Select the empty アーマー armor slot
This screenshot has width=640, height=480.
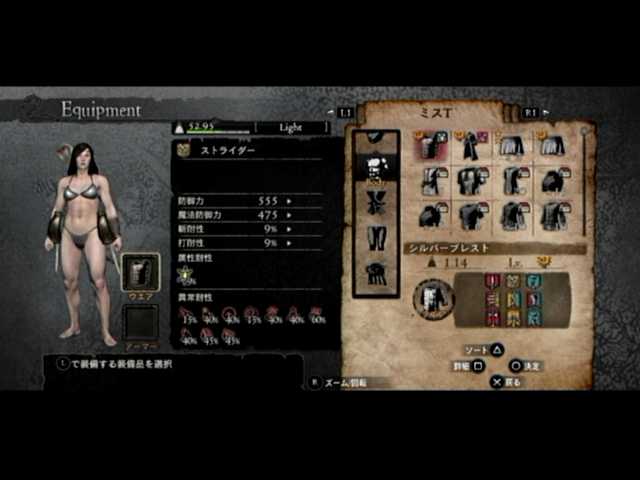(x=140, y=322)
